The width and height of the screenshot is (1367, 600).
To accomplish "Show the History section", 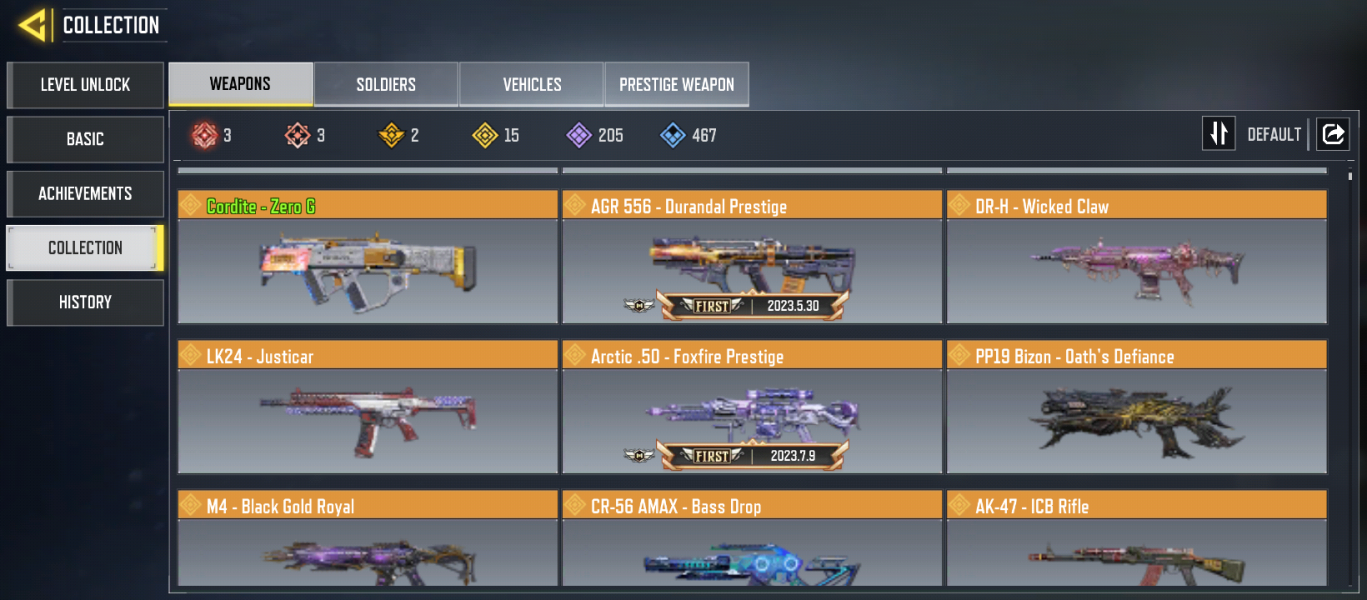I will pos(85,302).
